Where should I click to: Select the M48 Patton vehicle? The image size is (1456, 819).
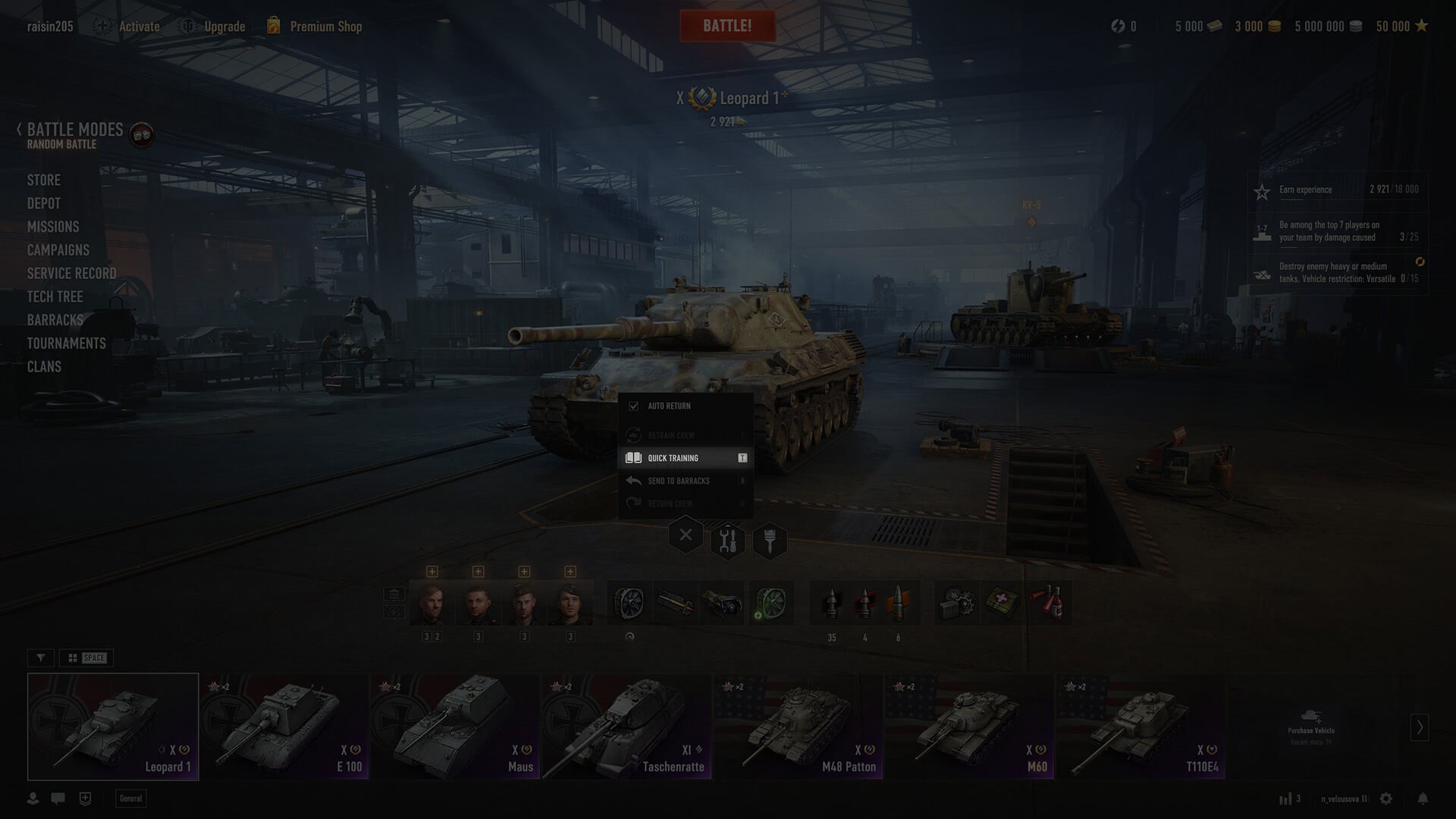coord(798,726)
